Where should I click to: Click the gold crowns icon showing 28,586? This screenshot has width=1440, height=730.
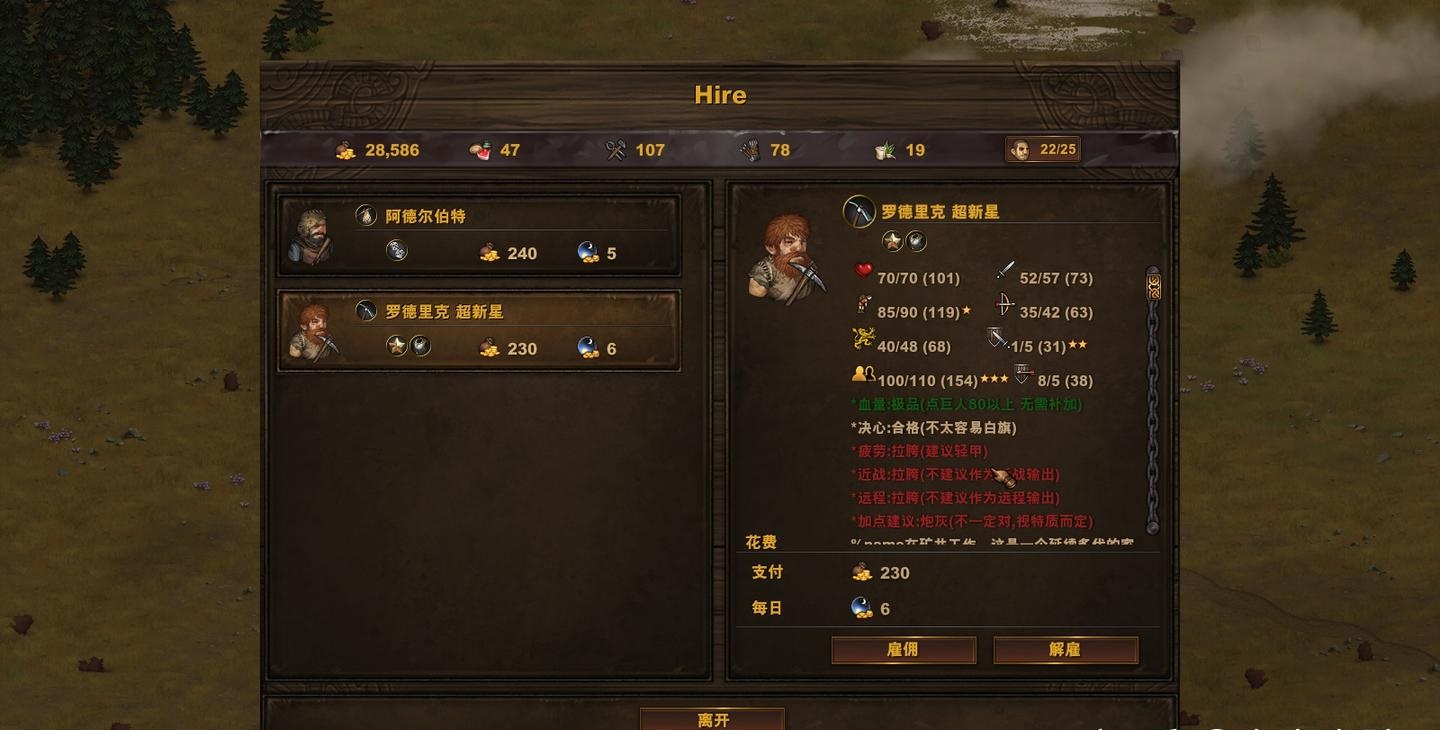tap(345, 149)
